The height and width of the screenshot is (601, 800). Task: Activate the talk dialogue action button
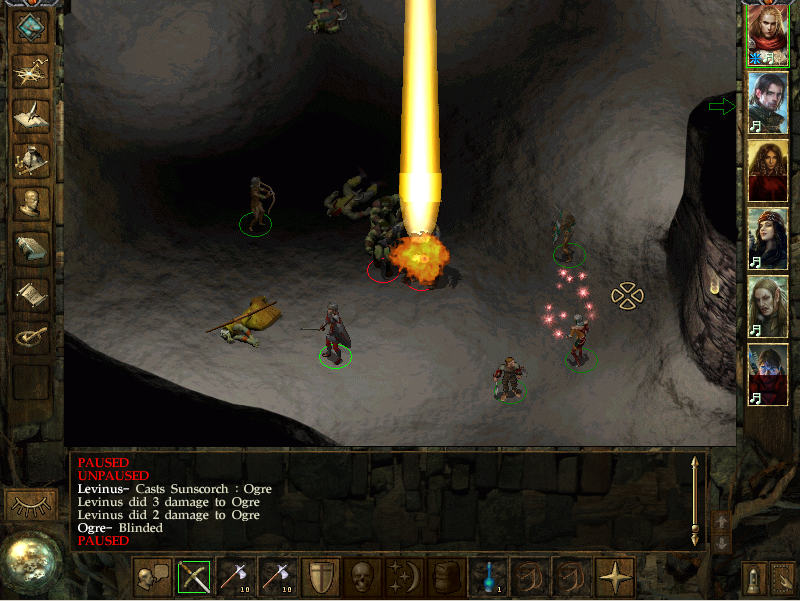click(153, 577)
